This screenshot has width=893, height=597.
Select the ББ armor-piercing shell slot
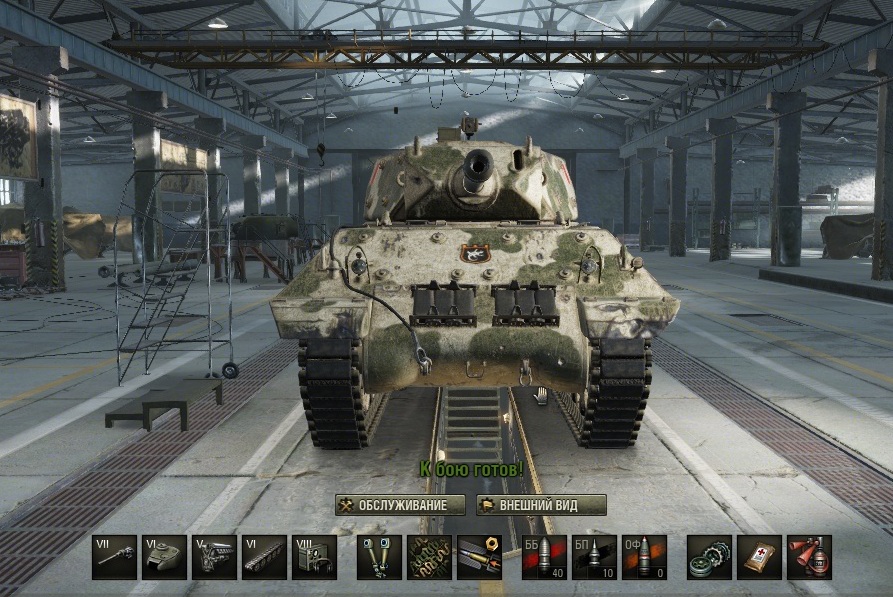[544, 557]
